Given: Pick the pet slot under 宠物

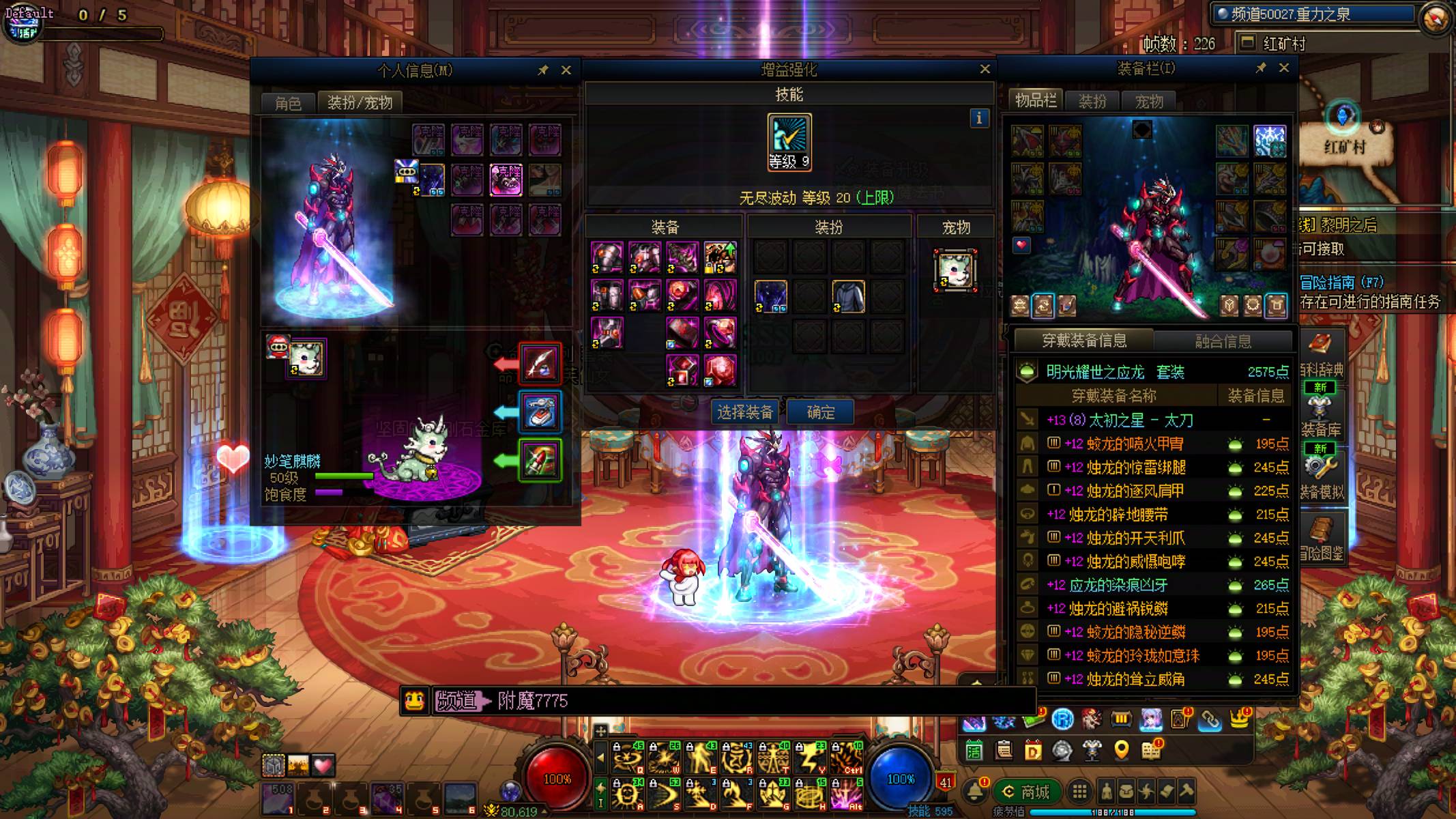Looking at the screenshot, I should pyautogui.click(x=955, y=270).
